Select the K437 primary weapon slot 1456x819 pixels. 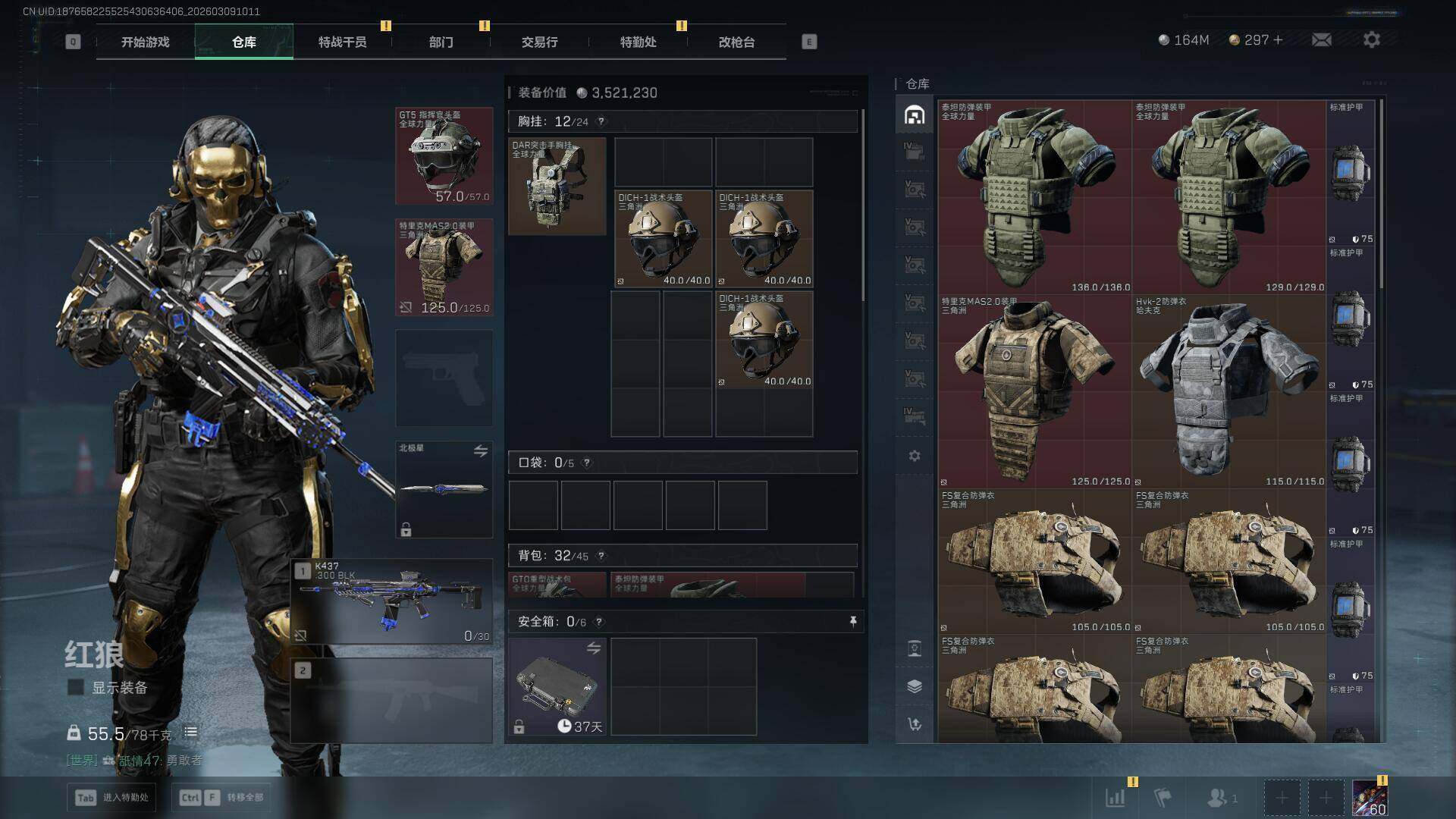(x=391, y=601)
